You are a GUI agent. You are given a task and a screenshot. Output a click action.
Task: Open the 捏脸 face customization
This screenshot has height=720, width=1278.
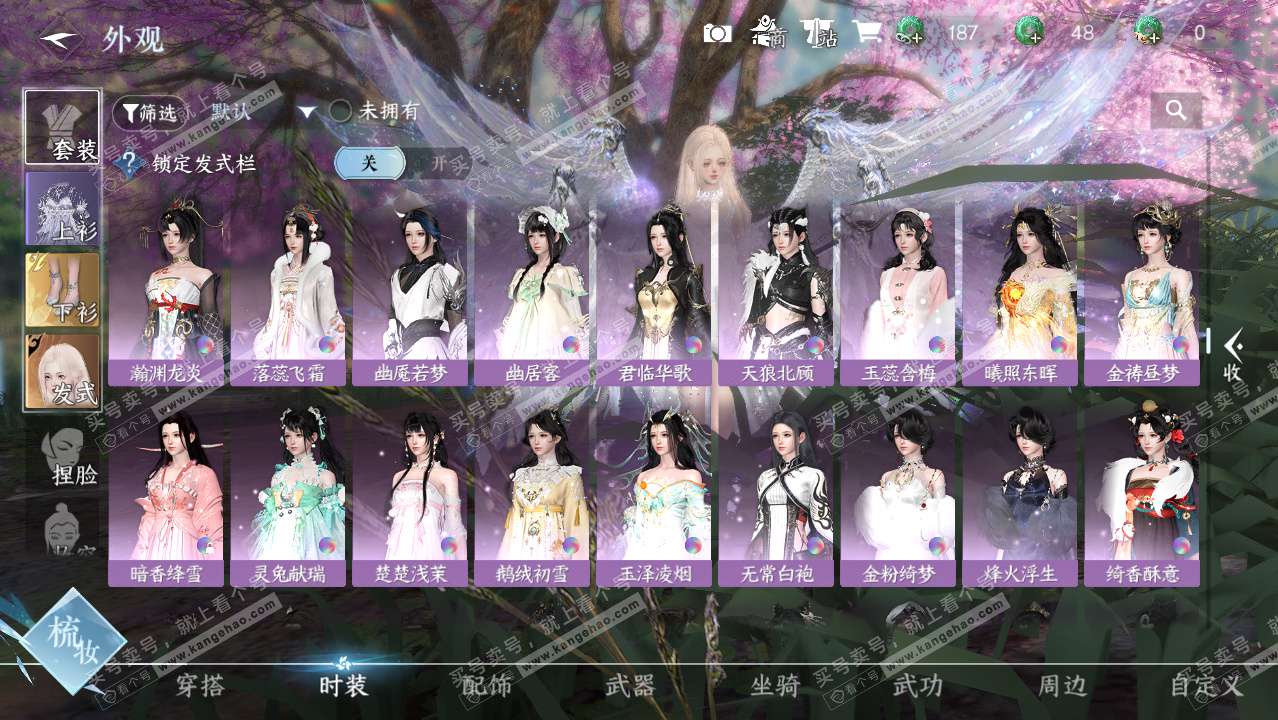tap(70, 455)
